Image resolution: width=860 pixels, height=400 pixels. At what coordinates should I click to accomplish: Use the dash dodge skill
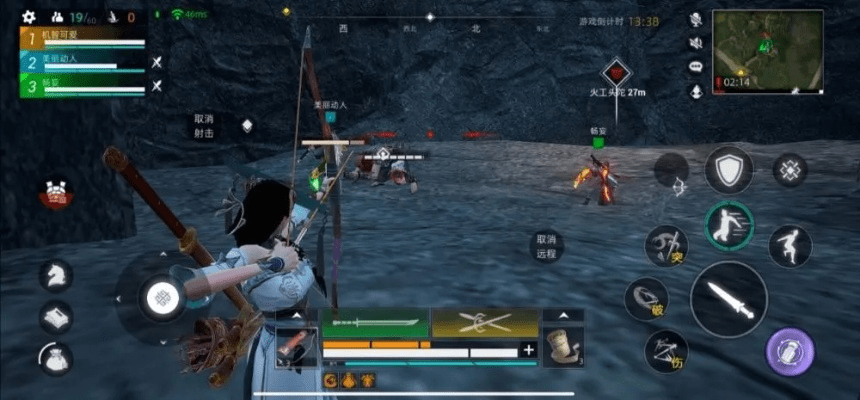tap(729, 225)
